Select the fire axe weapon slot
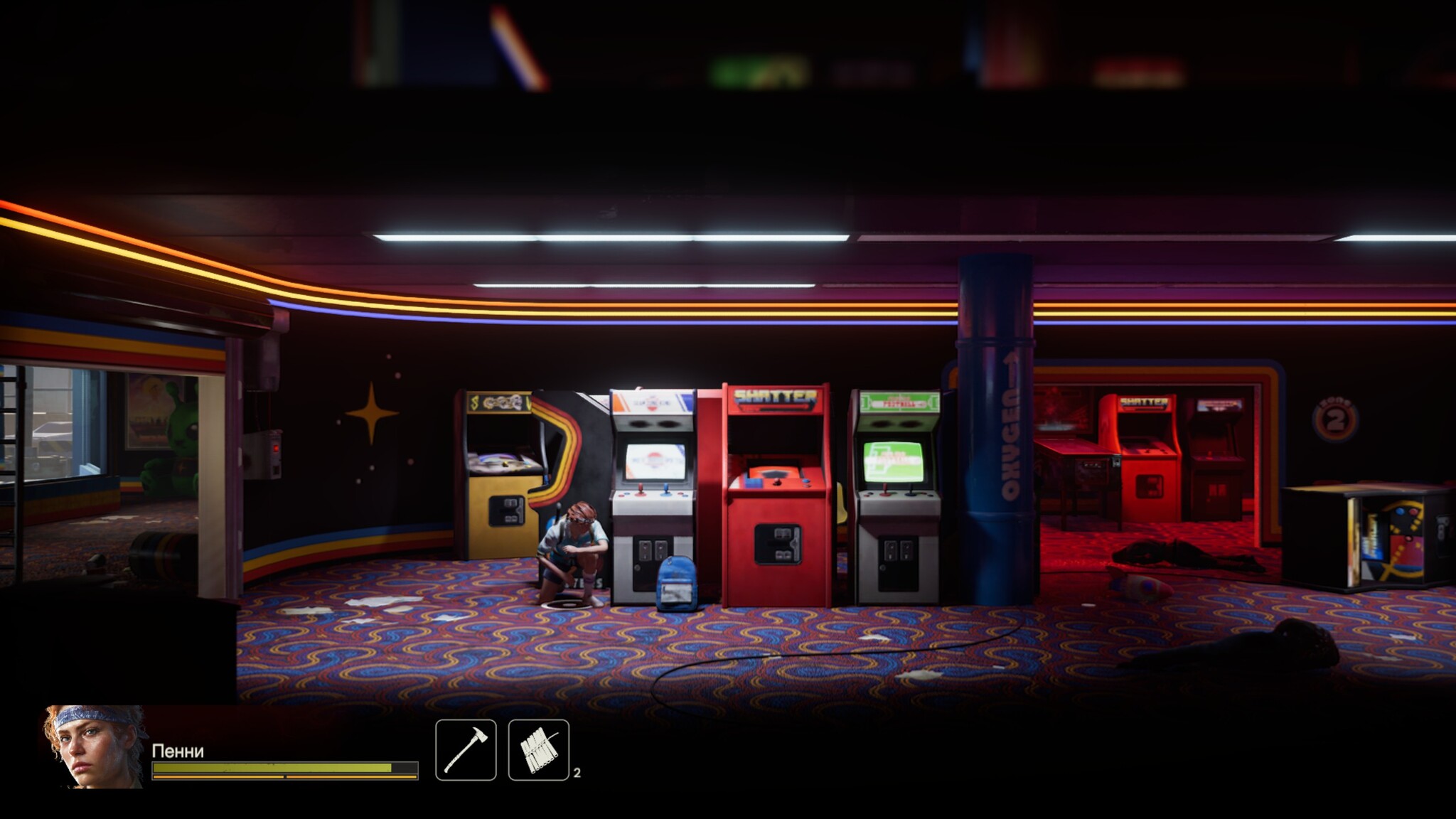 click(466, 749)
